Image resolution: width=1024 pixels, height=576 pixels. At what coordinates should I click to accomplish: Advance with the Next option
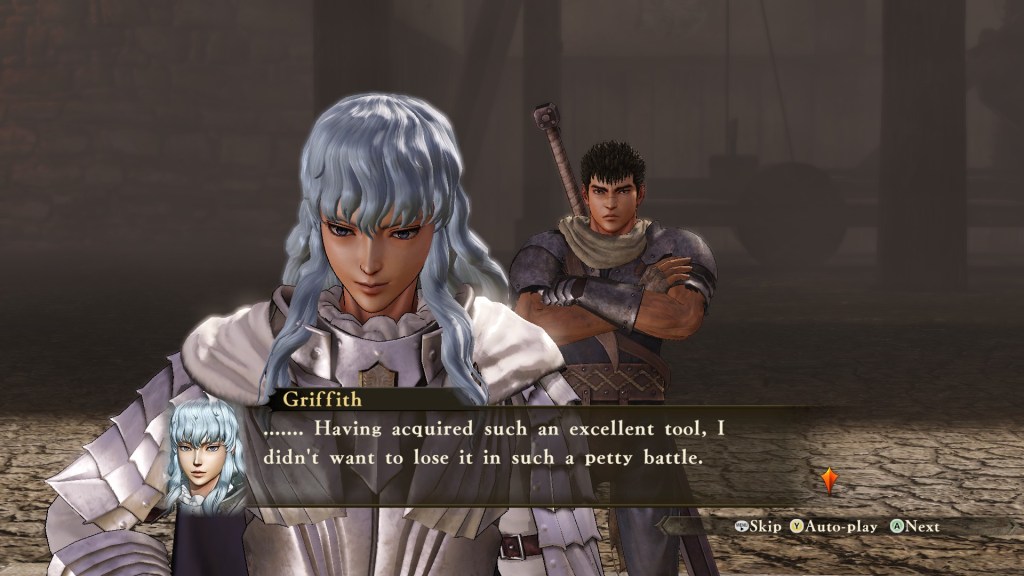pyautogui.click(x=915, y=526)
